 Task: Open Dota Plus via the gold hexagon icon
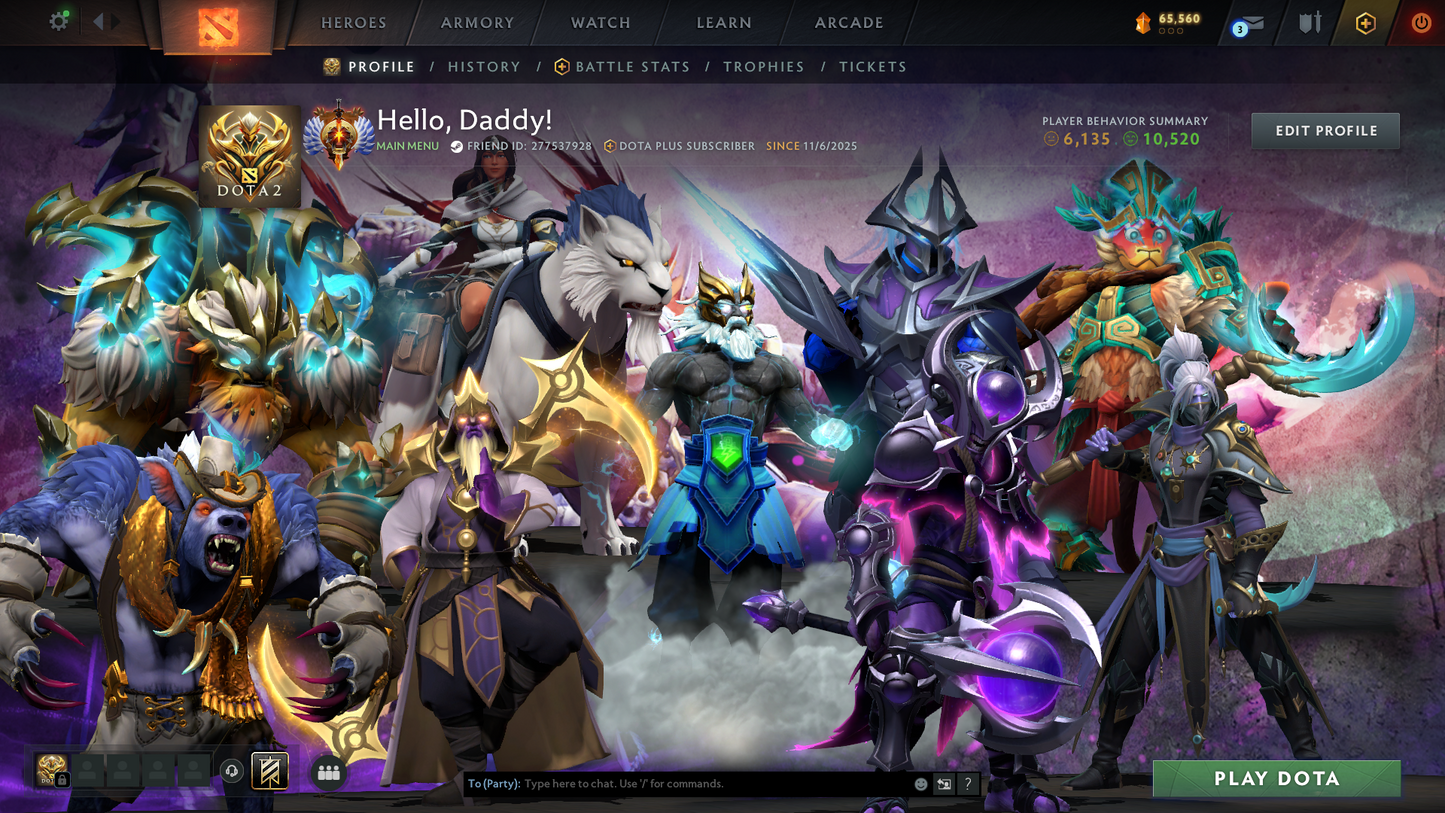point(1367,22)
